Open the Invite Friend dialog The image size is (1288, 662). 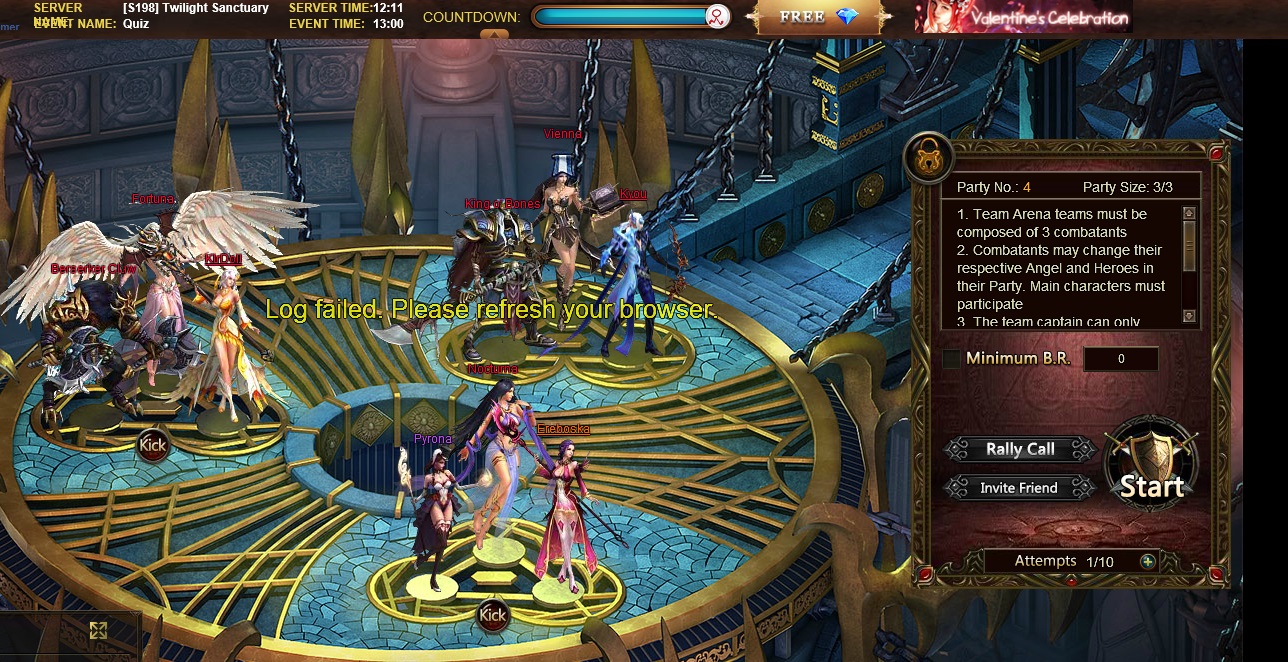click(x=1019, y=488)
